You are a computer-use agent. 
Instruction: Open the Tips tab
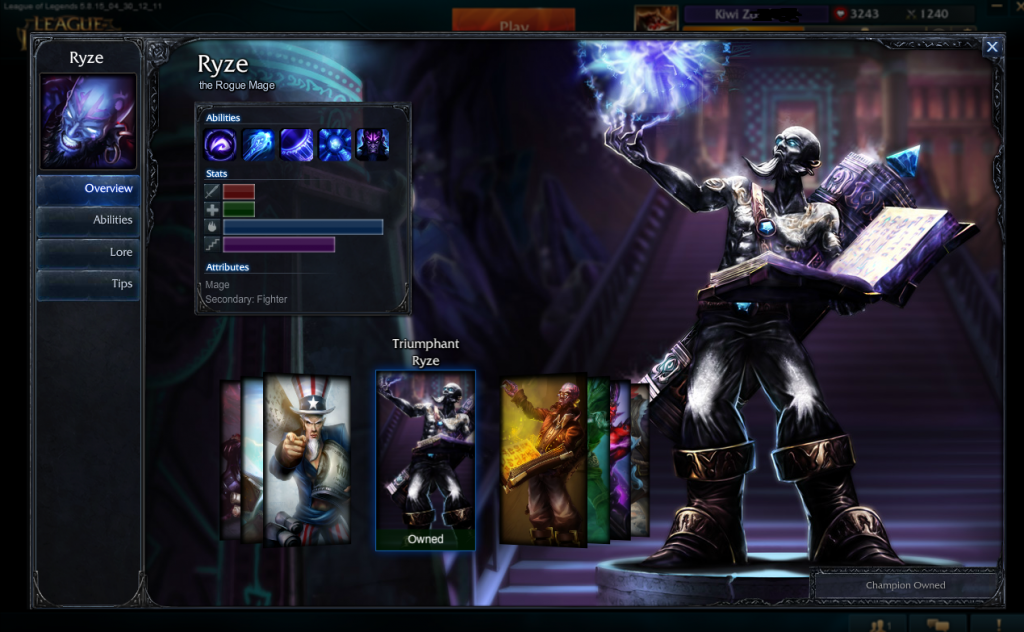coord(88,284)
